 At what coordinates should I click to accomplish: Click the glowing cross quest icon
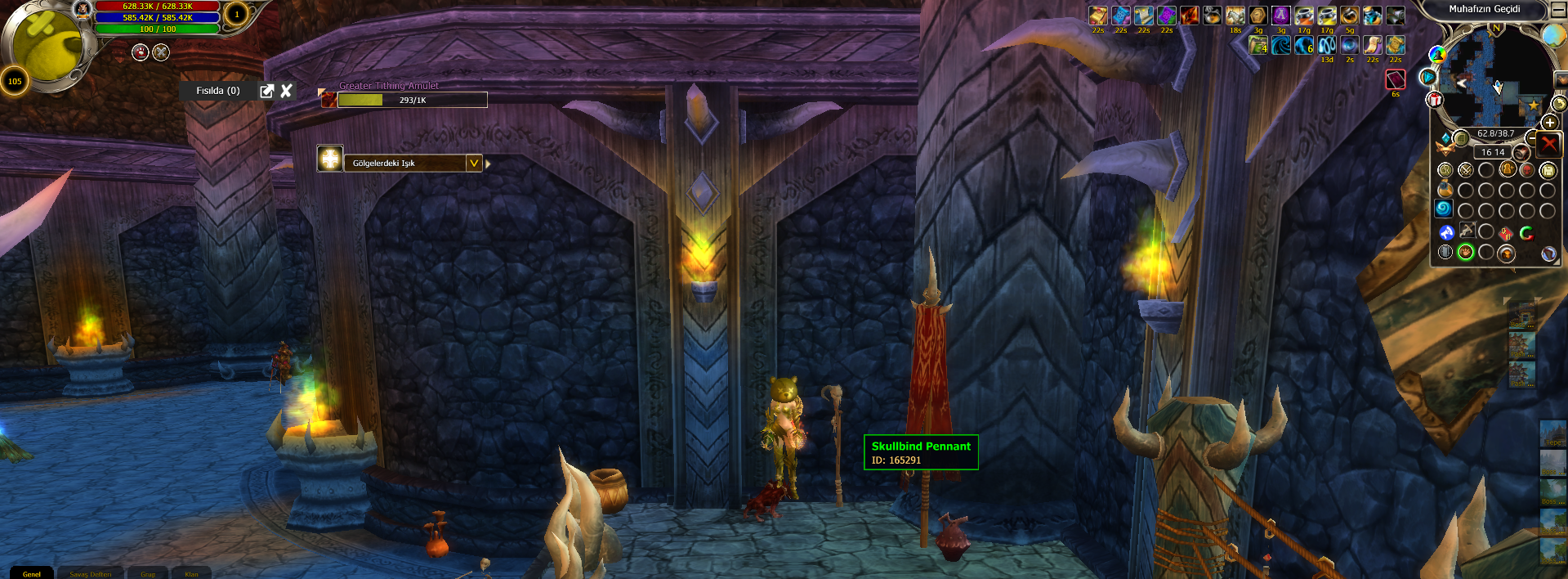[329, 159]
